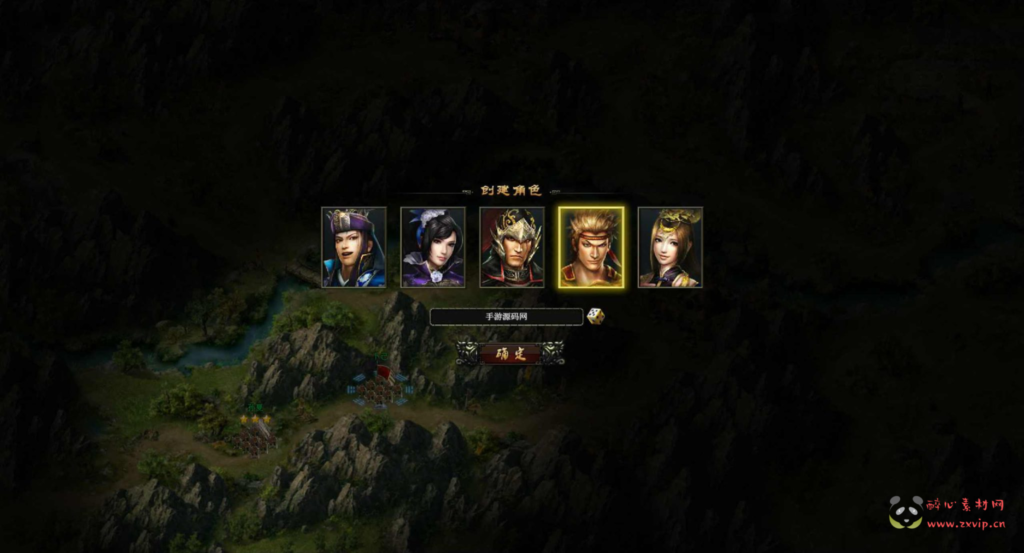Click the character name input field
This screenshot has height=553, width=1024.
506,317
